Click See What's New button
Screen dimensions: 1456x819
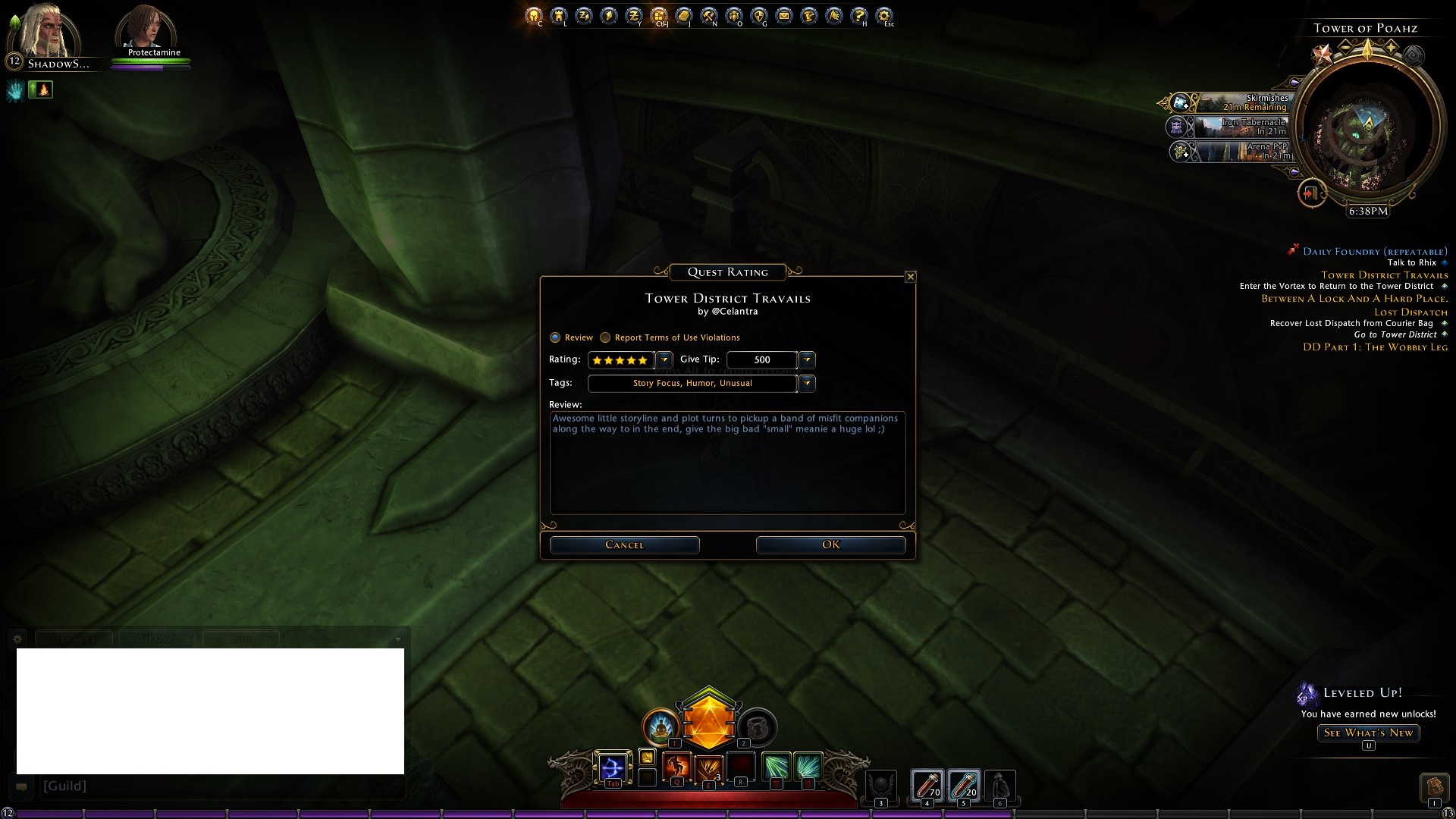click(1368, 733)
